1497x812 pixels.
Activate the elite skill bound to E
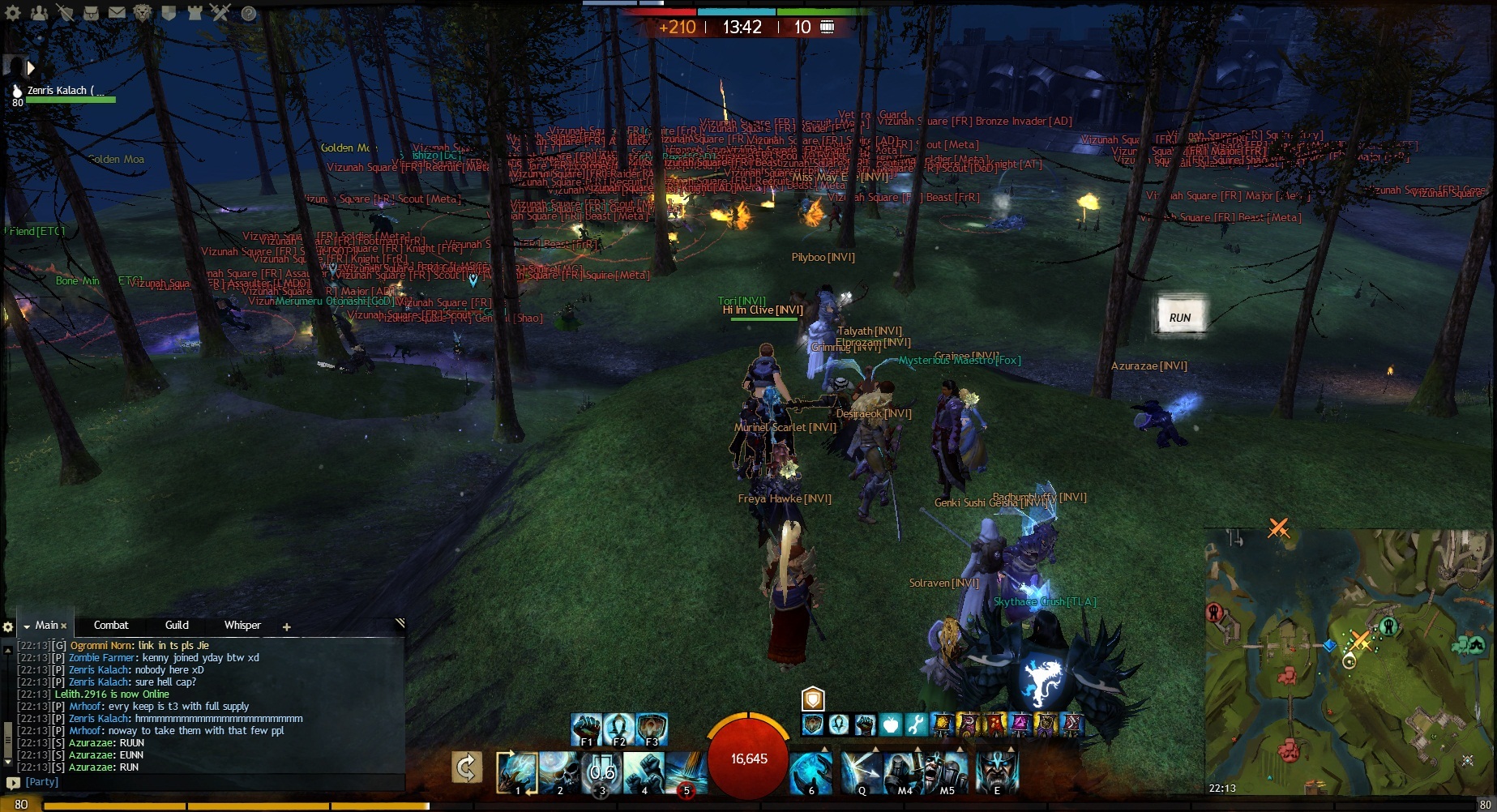[x=997, y=772]
